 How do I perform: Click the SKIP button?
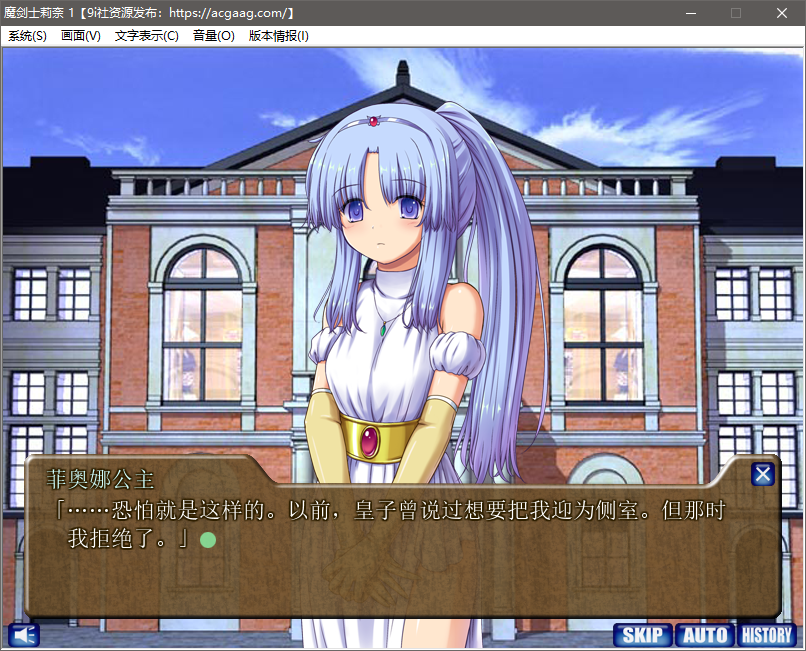click(642, 635)
